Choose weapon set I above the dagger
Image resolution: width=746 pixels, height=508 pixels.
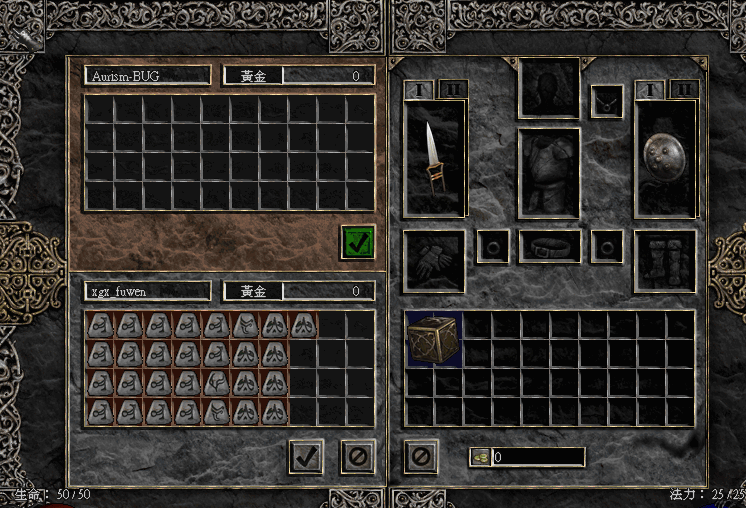pyautogui.click(x=419, y=89)
